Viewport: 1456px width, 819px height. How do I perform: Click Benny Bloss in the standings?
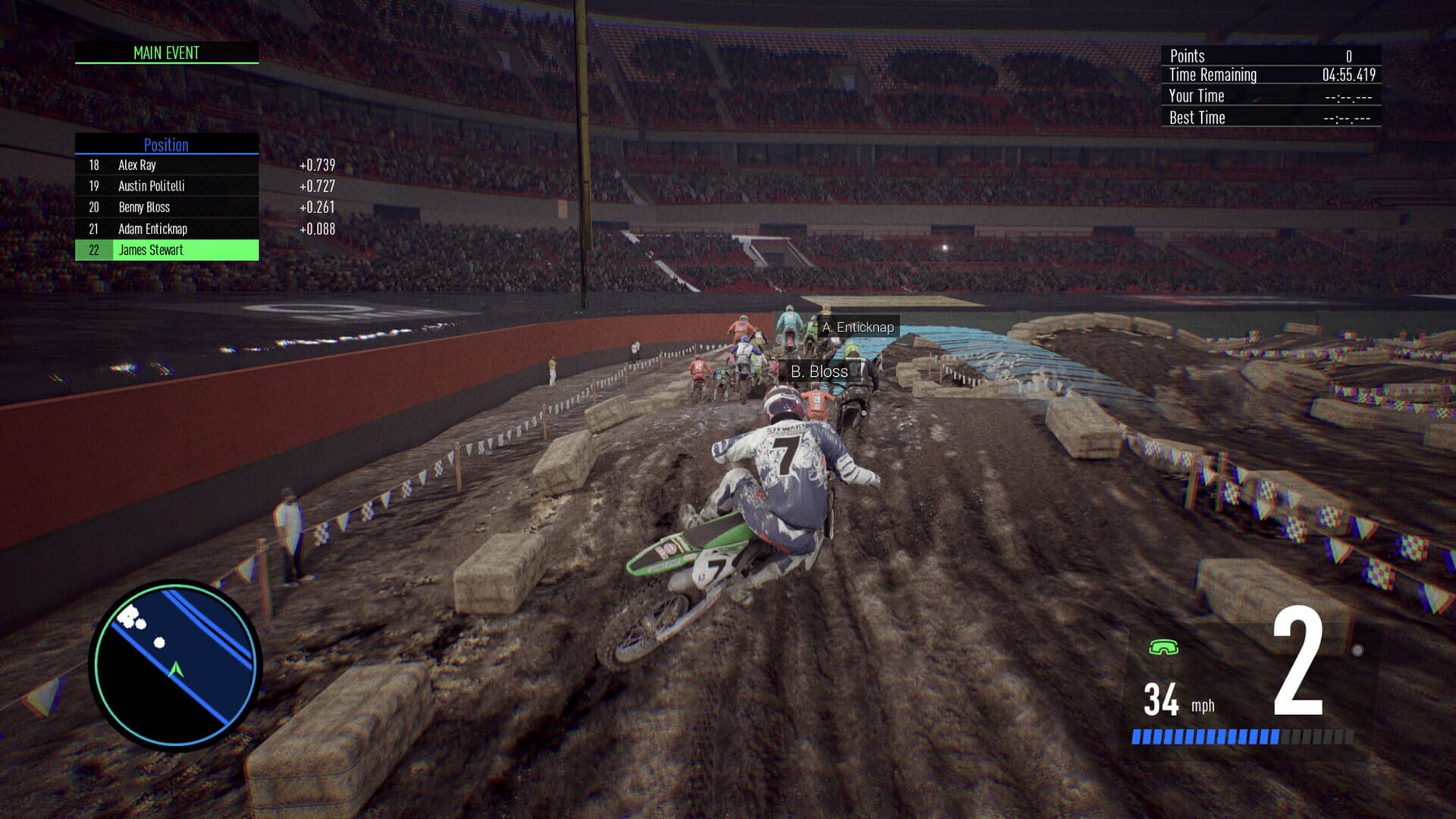pyautogui.click(x=145, y=207)
